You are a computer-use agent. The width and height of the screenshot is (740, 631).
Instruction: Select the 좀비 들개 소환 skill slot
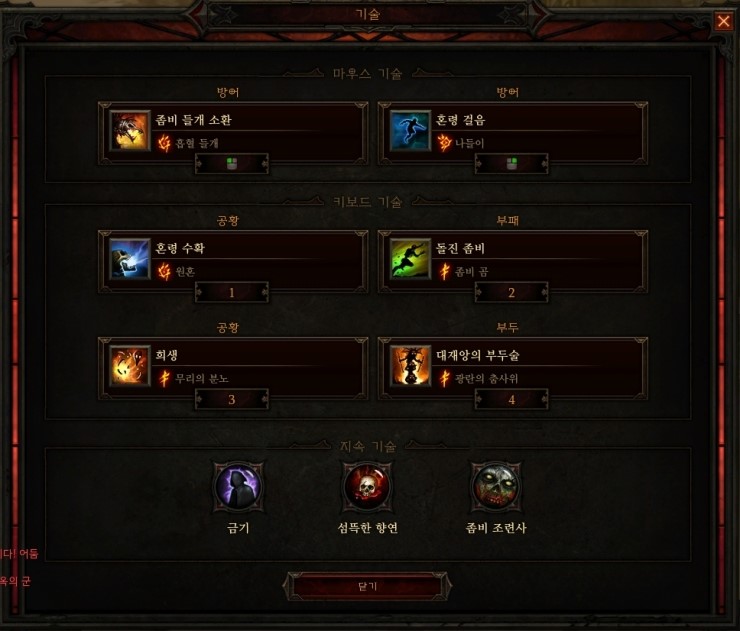[233, 131]
